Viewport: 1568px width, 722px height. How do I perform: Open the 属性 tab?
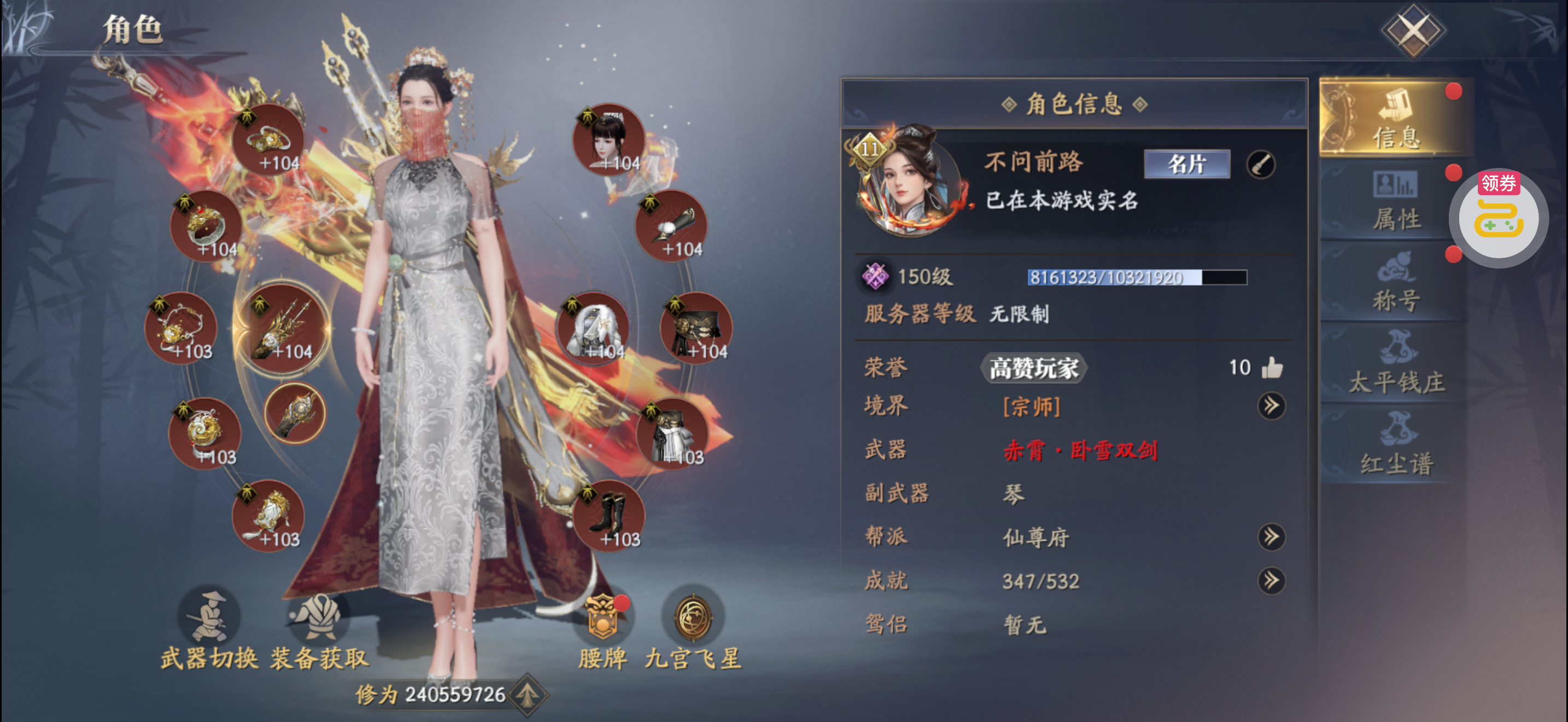pos(1395,201)
